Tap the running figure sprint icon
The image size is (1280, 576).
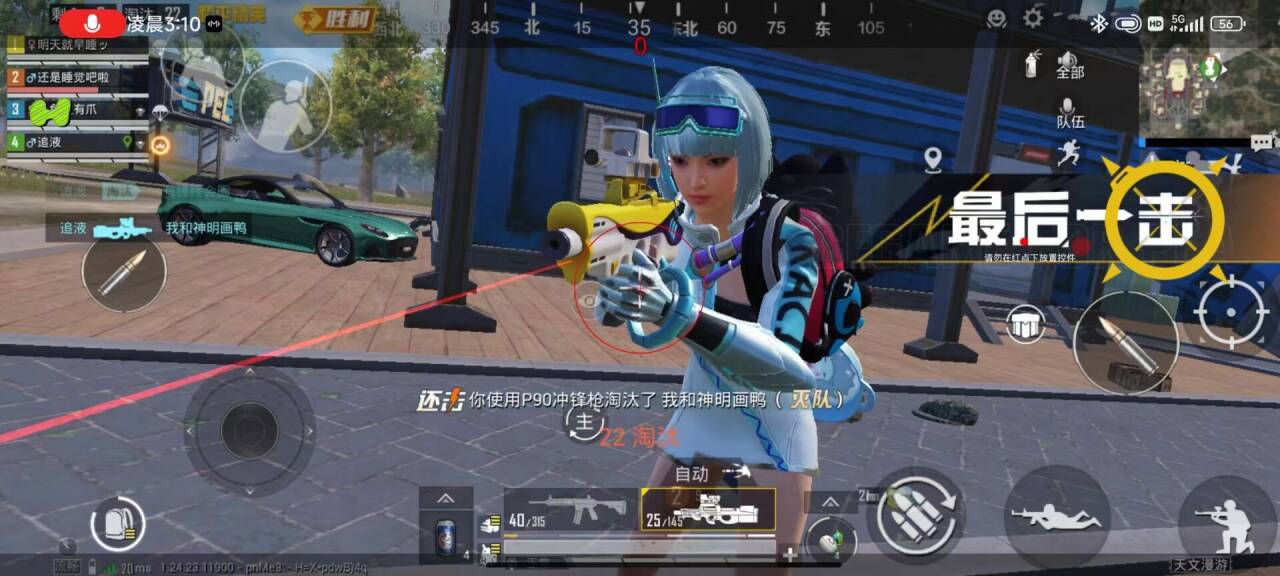1069,153
